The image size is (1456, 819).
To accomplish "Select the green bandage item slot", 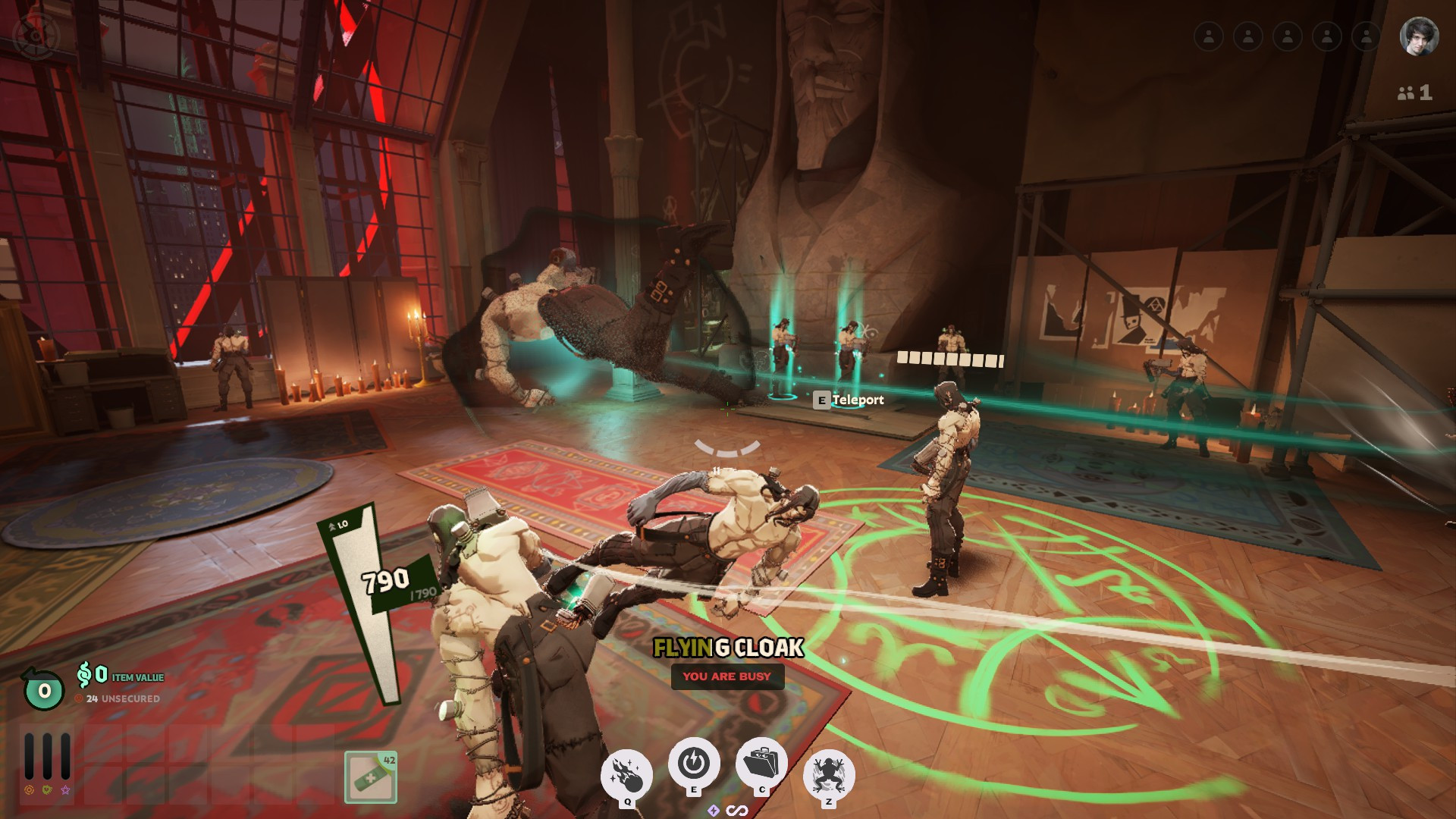I will point(370,777).
